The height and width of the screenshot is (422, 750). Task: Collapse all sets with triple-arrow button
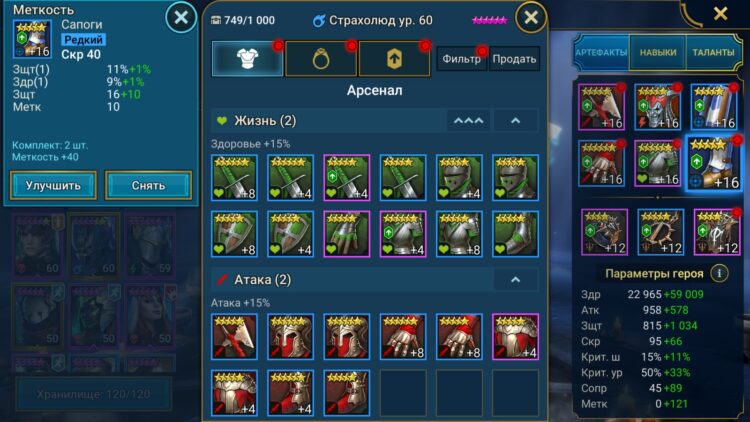(x=468, y=121)
